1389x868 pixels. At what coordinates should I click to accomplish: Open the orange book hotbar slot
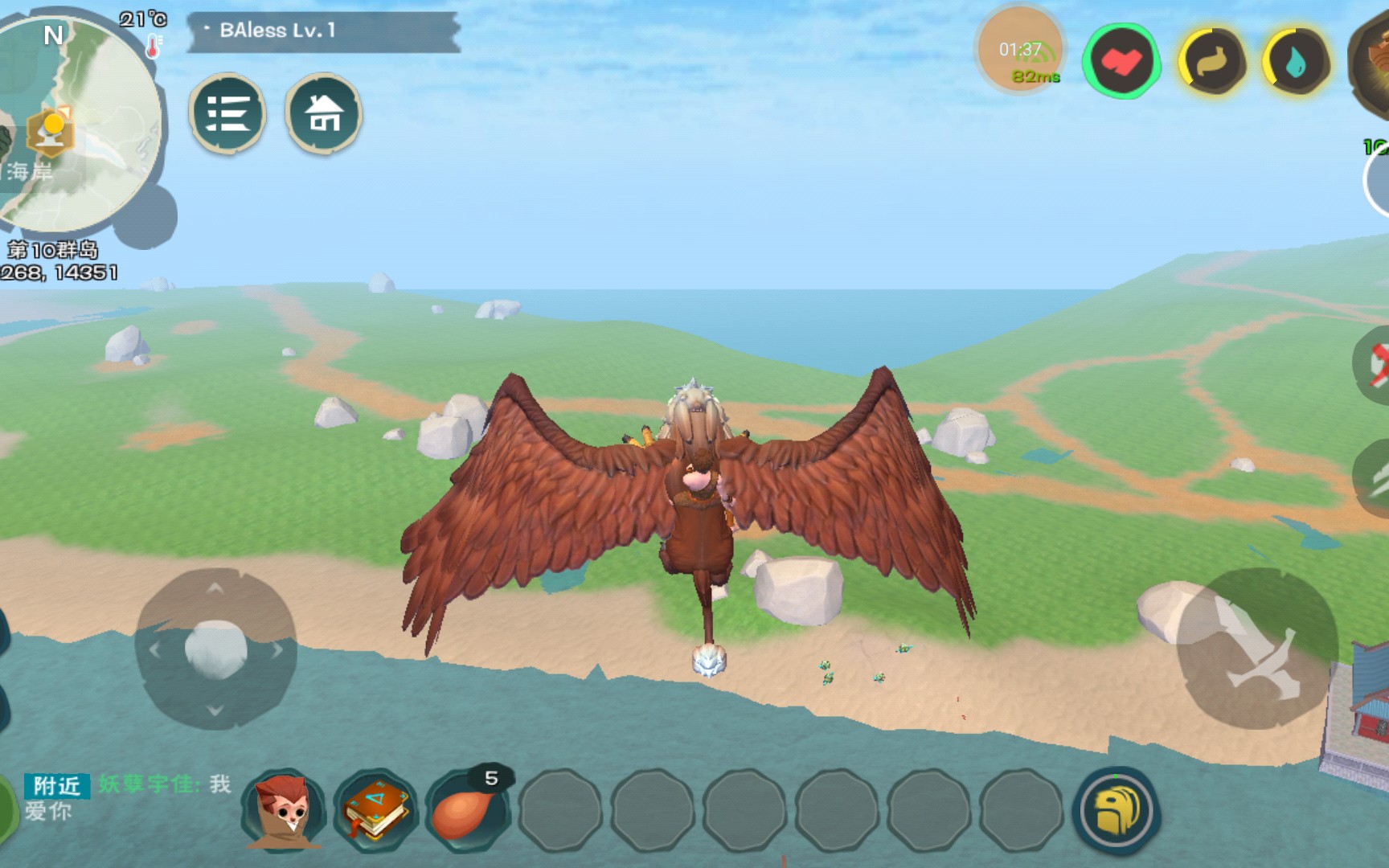(x=376, y=809)
